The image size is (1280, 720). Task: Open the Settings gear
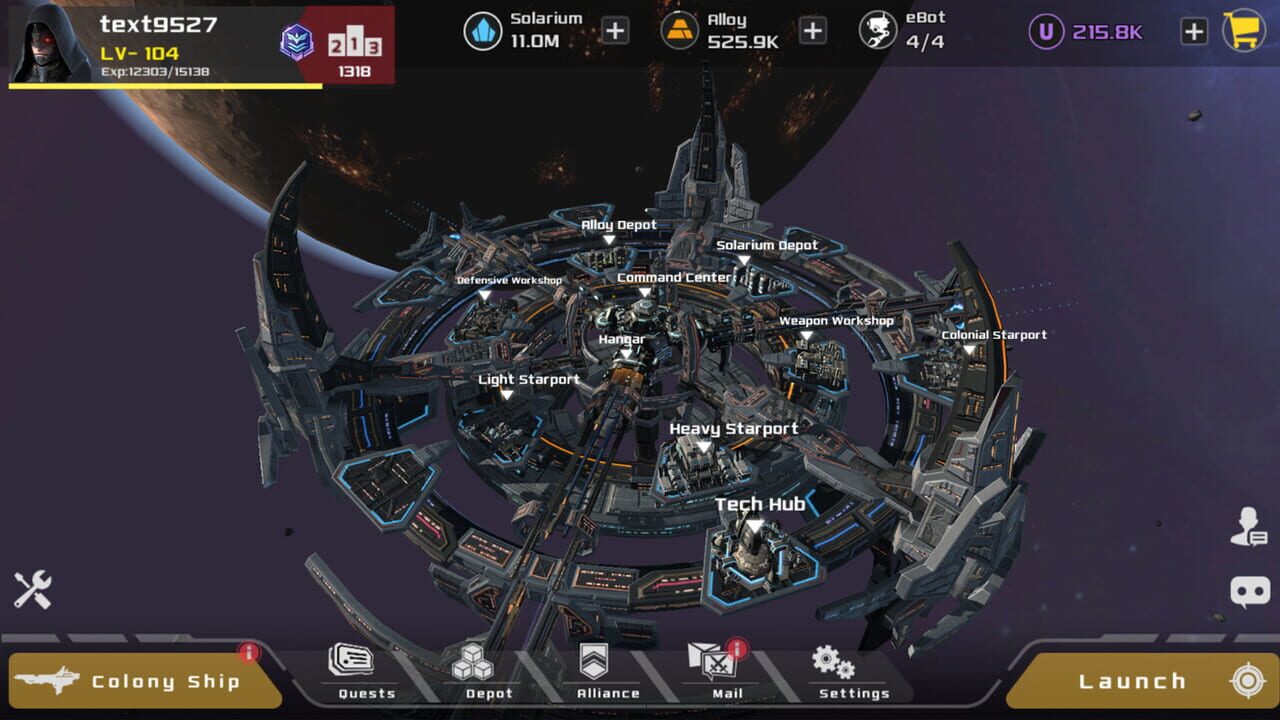[x=843, y=670]
